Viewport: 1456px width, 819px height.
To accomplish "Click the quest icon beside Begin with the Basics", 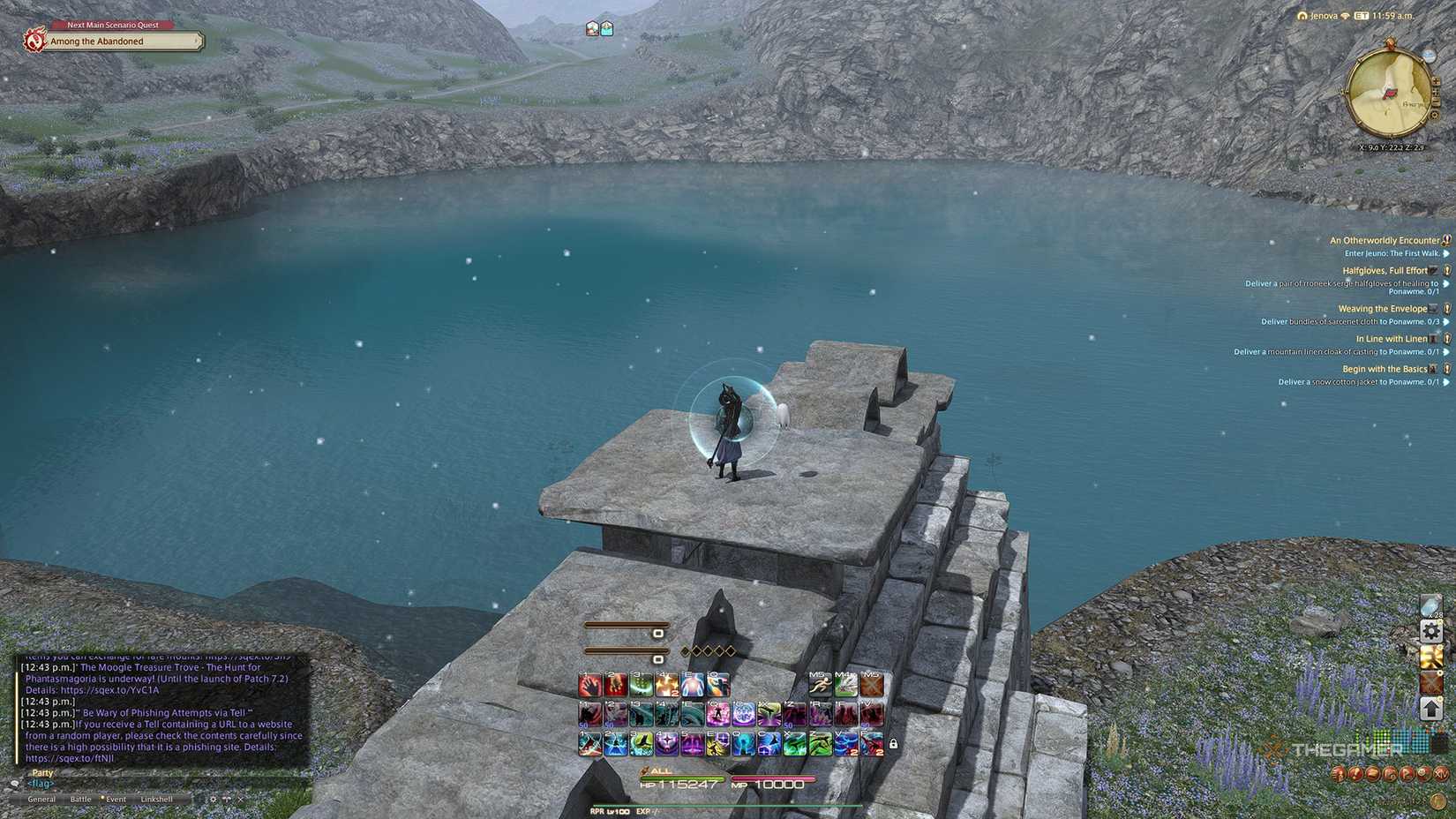I will pos(1446,369).
